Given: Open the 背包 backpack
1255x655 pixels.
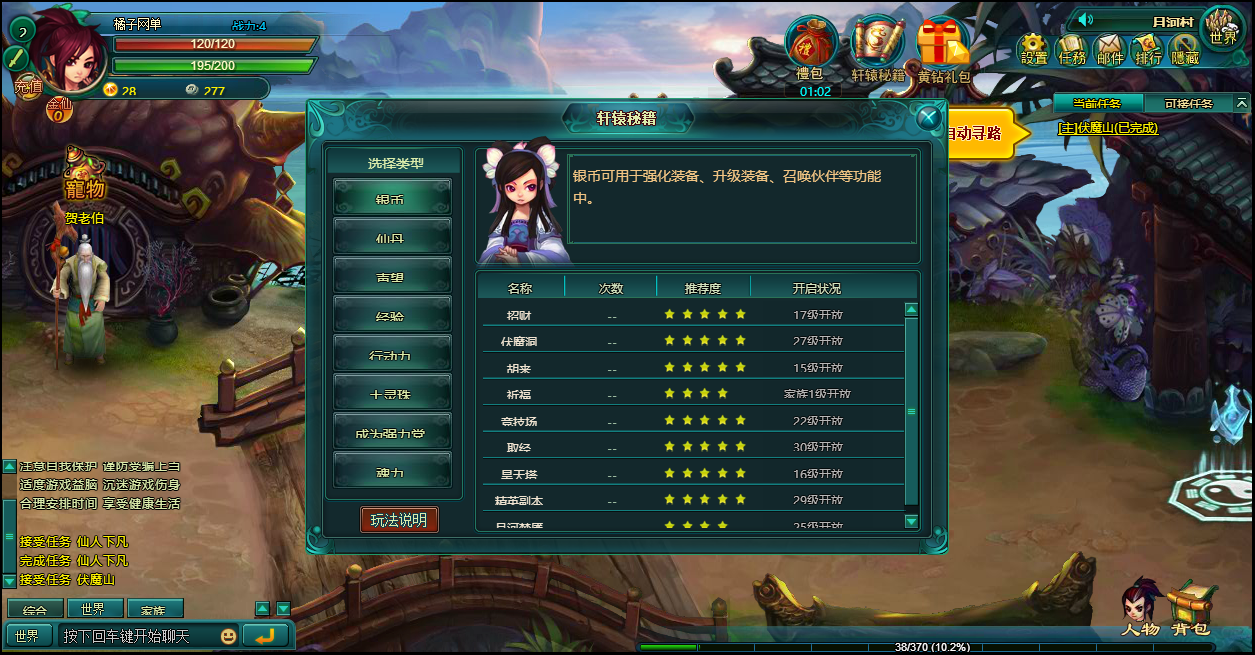Looking at the screenshot, I should pos(1191,608).
